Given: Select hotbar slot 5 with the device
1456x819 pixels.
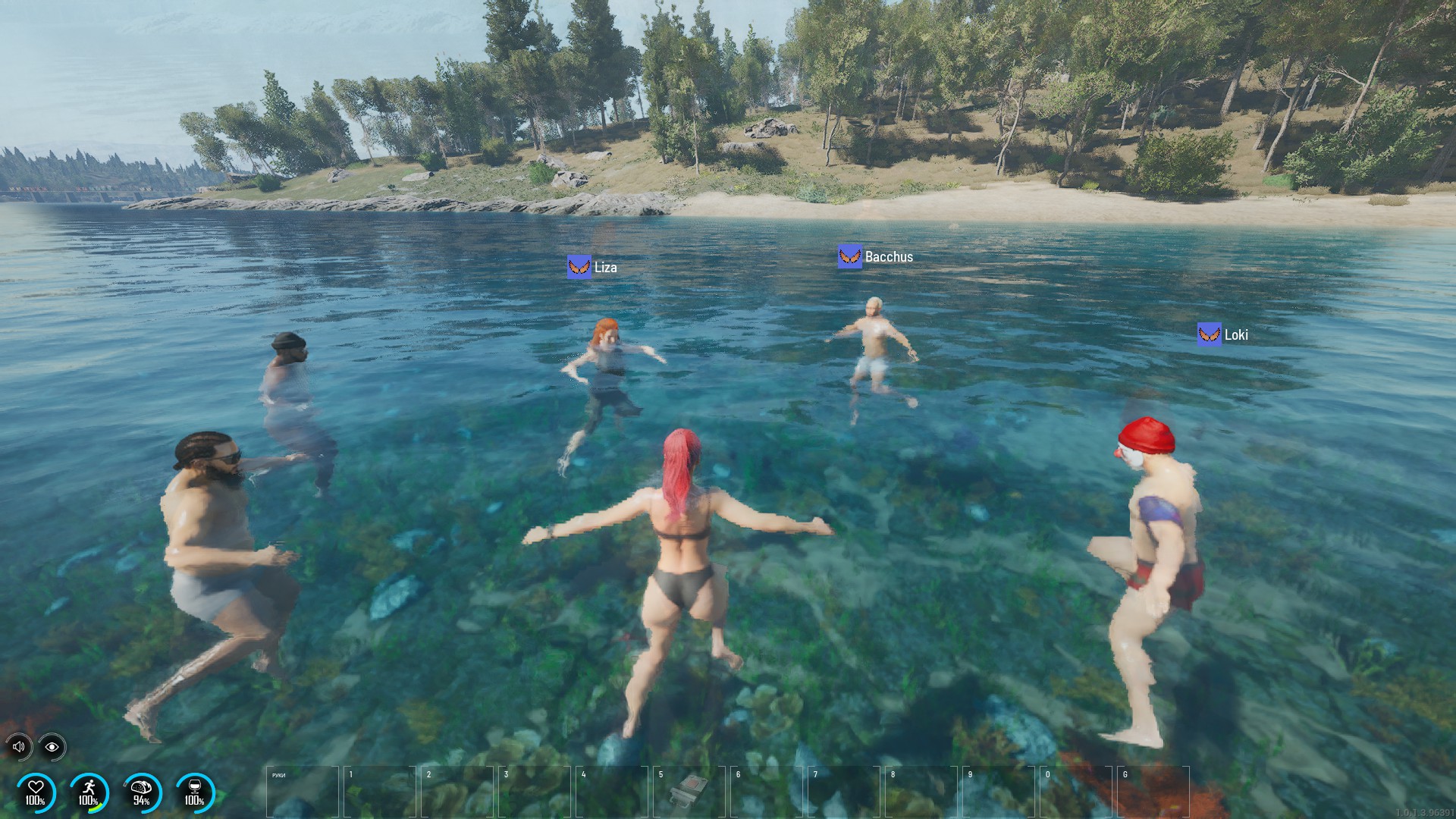Looking at the screenshot, I should (689, 791).
